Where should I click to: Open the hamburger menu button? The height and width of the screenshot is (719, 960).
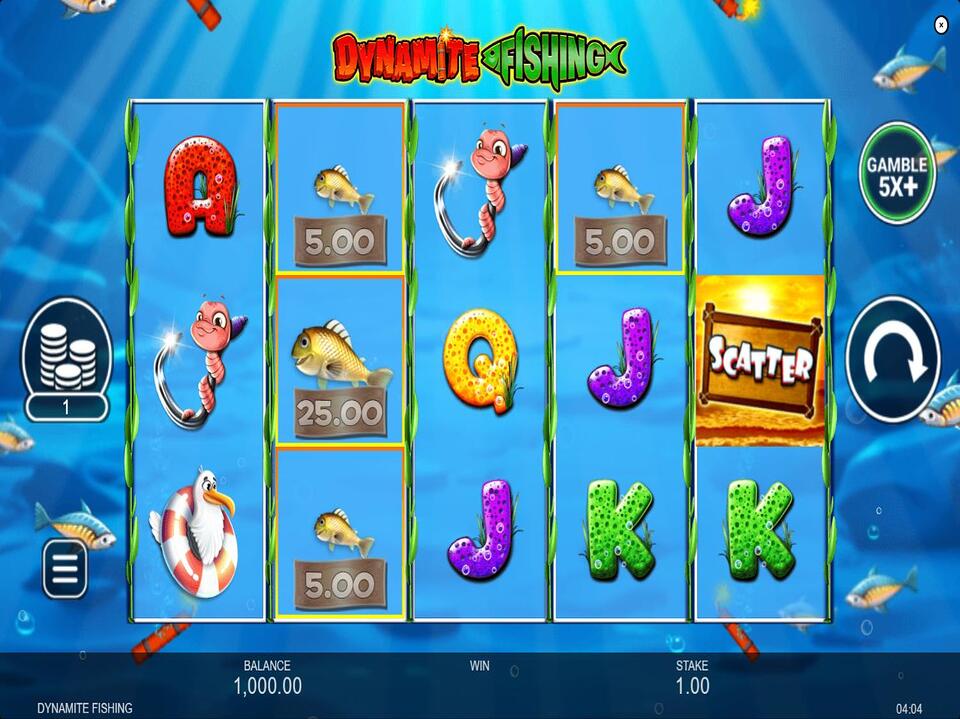(x=65, y=570)
